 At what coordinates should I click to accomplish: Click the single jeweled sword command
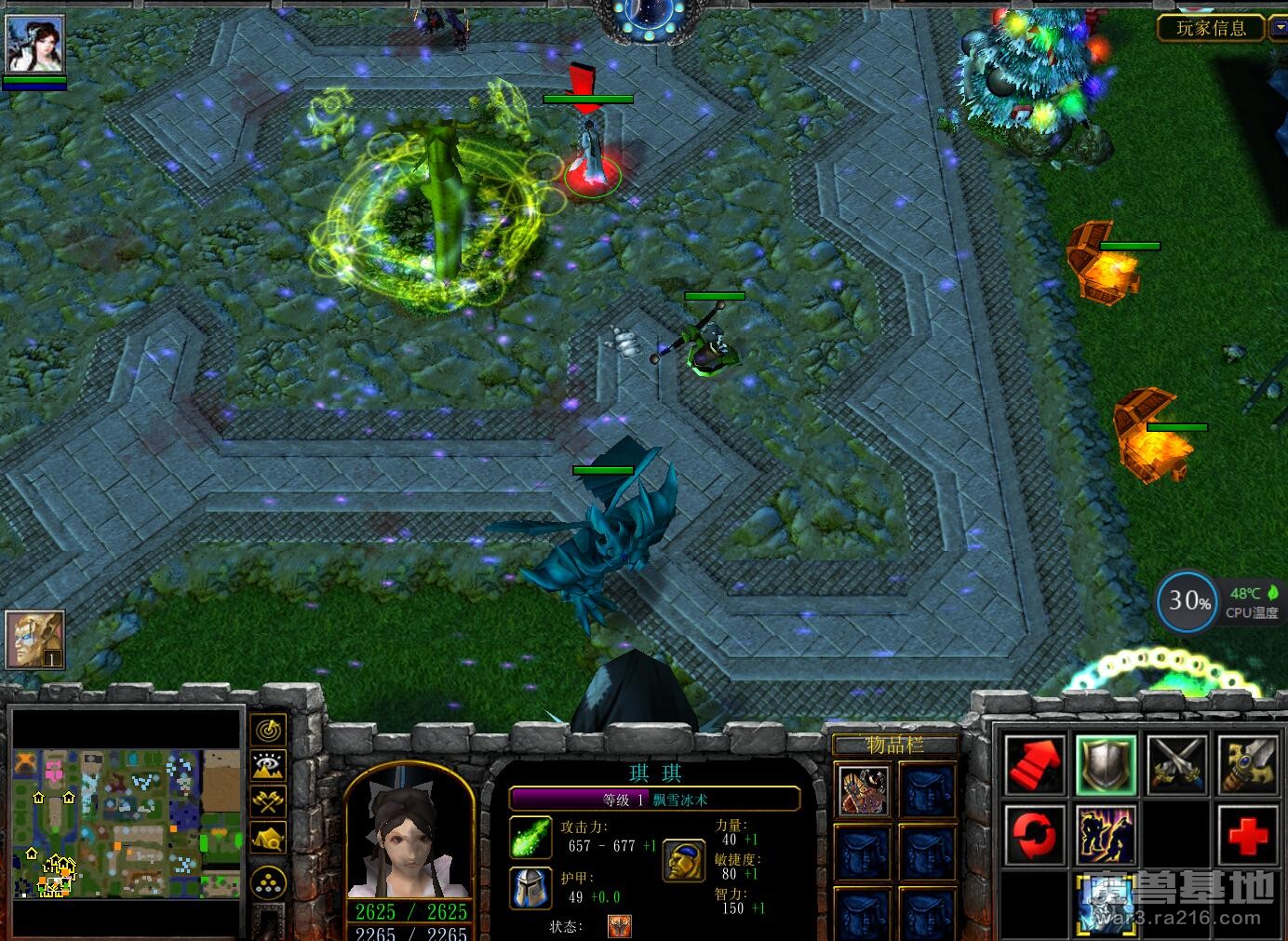(1247, 765)
